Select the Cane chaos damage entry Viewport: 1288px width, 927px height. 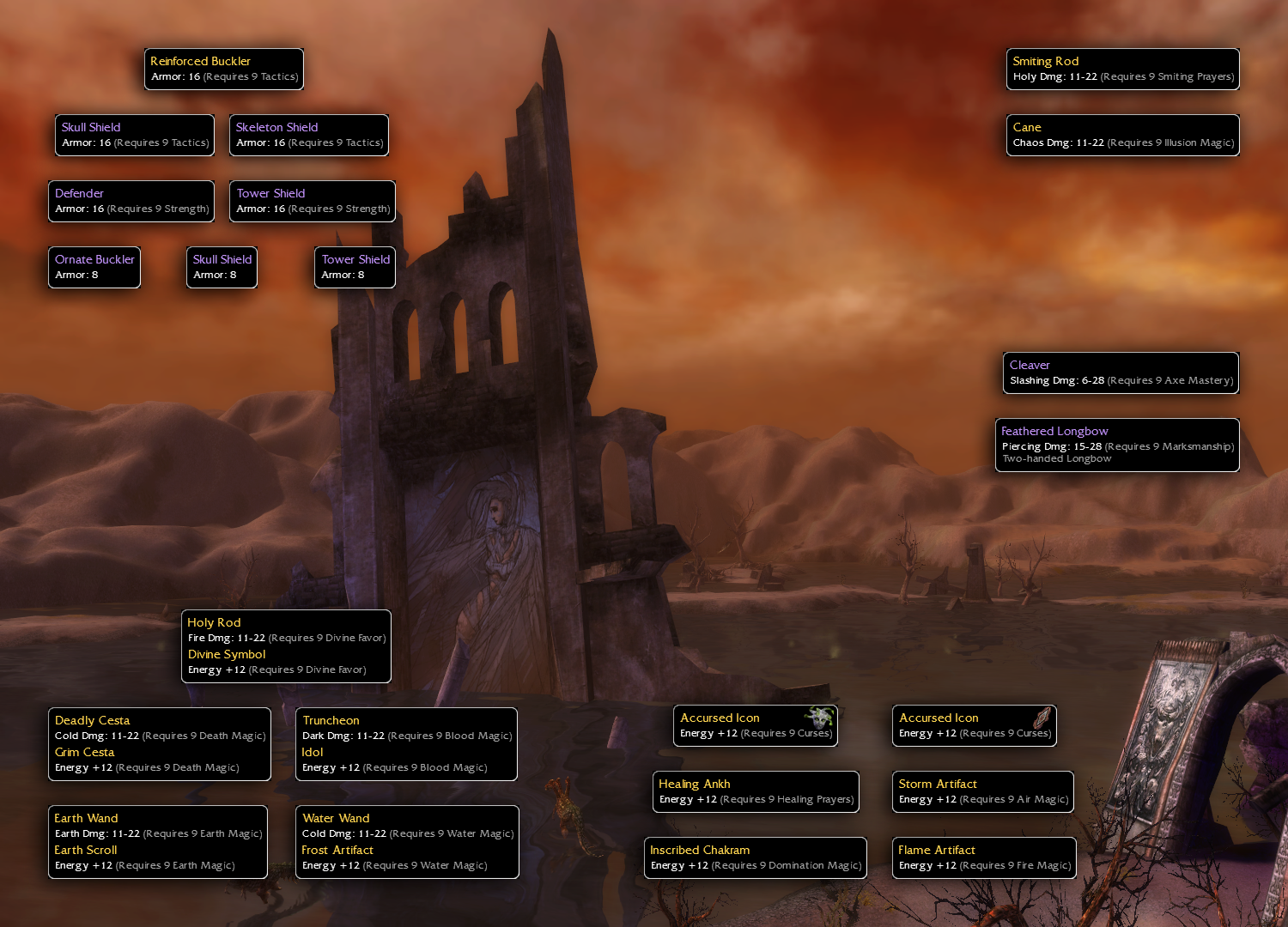tap(1122, 135)
